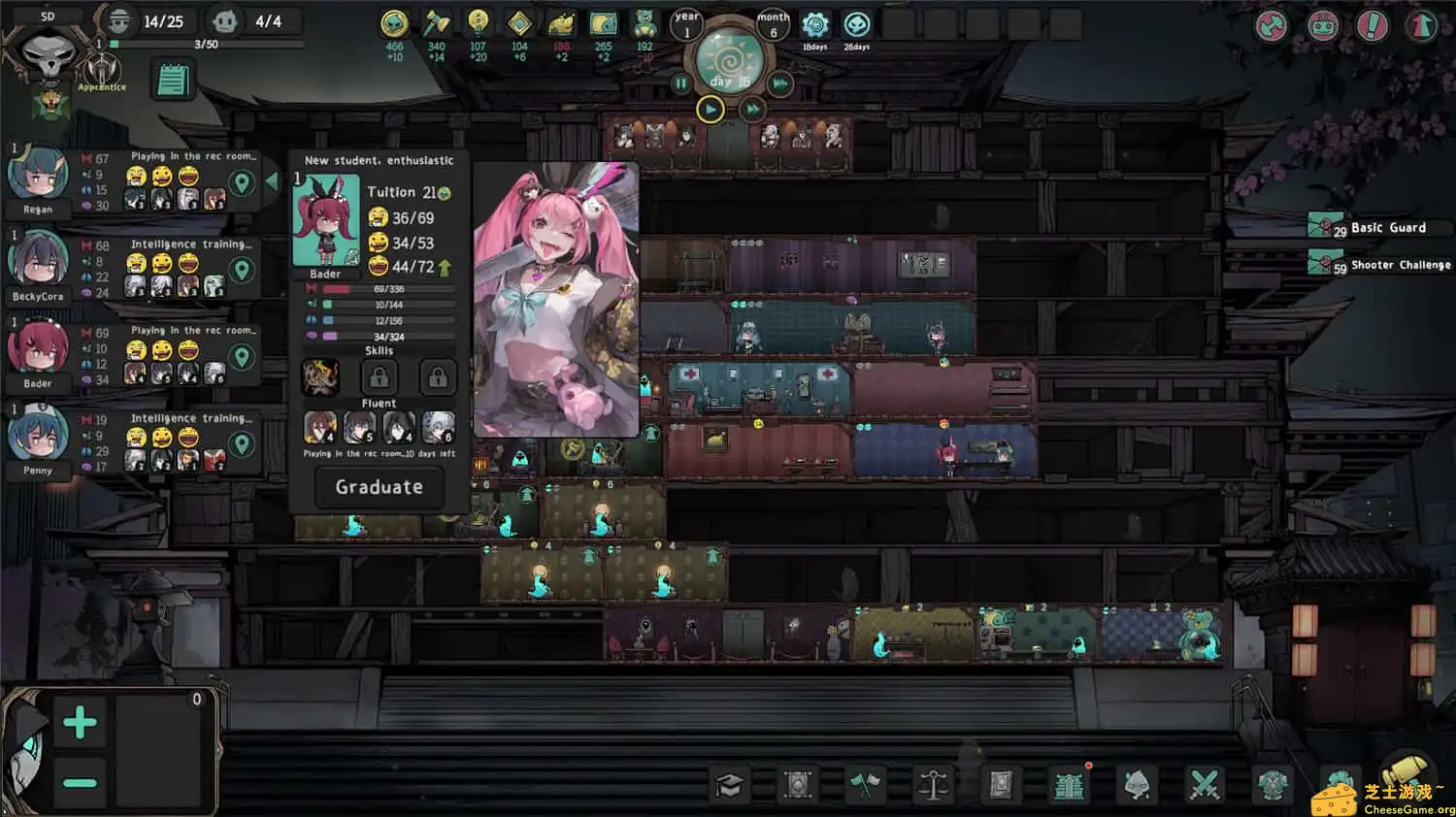This screenshot has width=1456, height=817.
Task: Open the scales of justice panel
Action: point(933,784)
